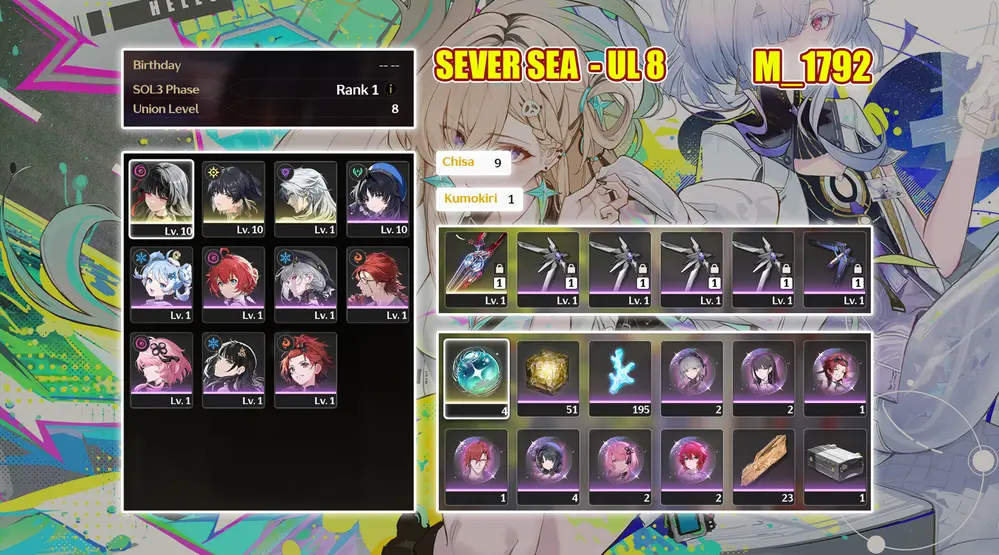Select the grey-haired character wearing a black hat

pos(305,284)
